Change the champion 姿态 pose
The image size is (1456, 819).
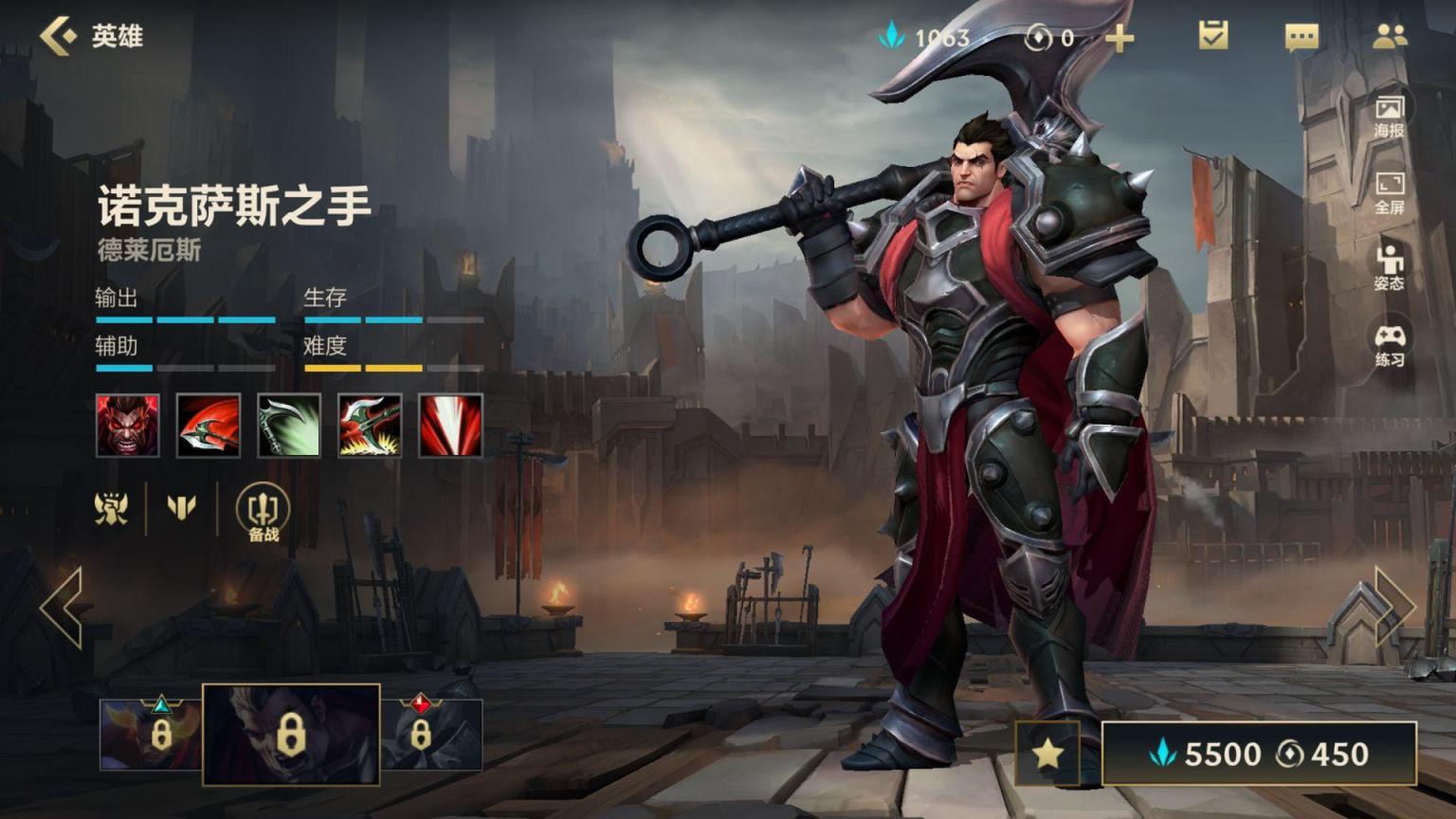pos(1389,267)
